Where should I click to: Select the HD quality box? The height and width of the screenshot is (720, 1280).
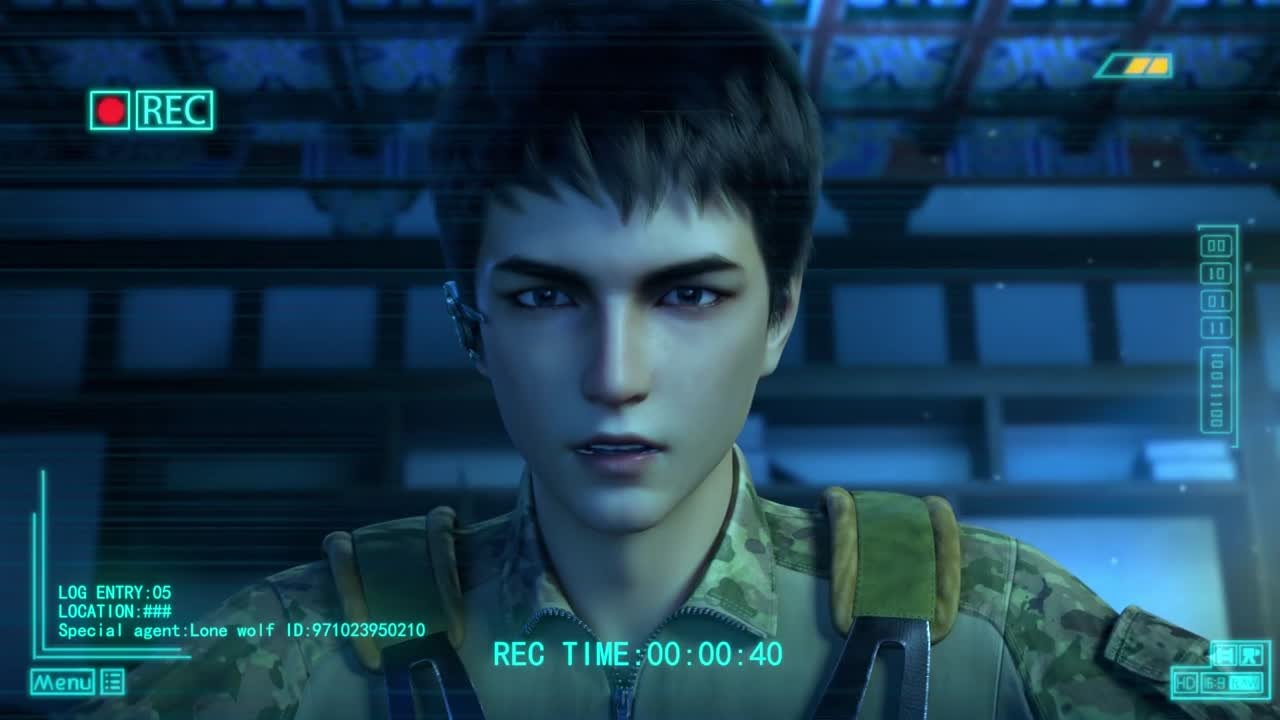(x=1187, y=683)
